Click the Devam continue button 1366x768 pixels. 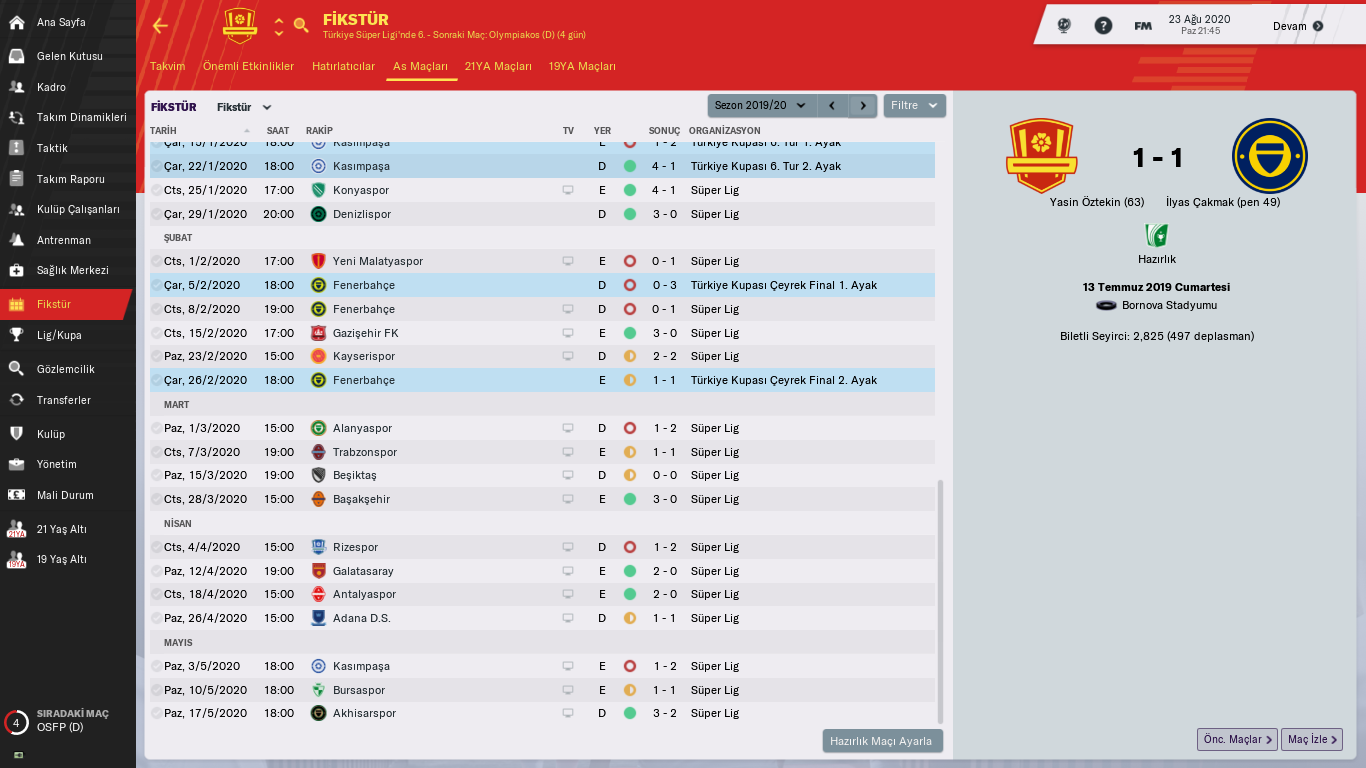(x=1298, y=26)
